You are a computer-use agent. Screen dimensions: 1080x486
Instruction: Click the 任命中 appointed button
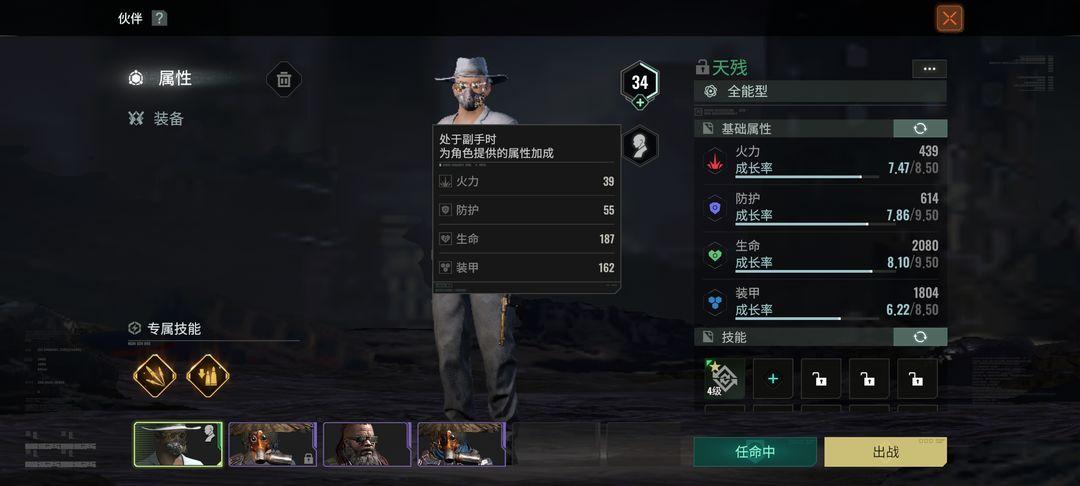pos(755,451)
